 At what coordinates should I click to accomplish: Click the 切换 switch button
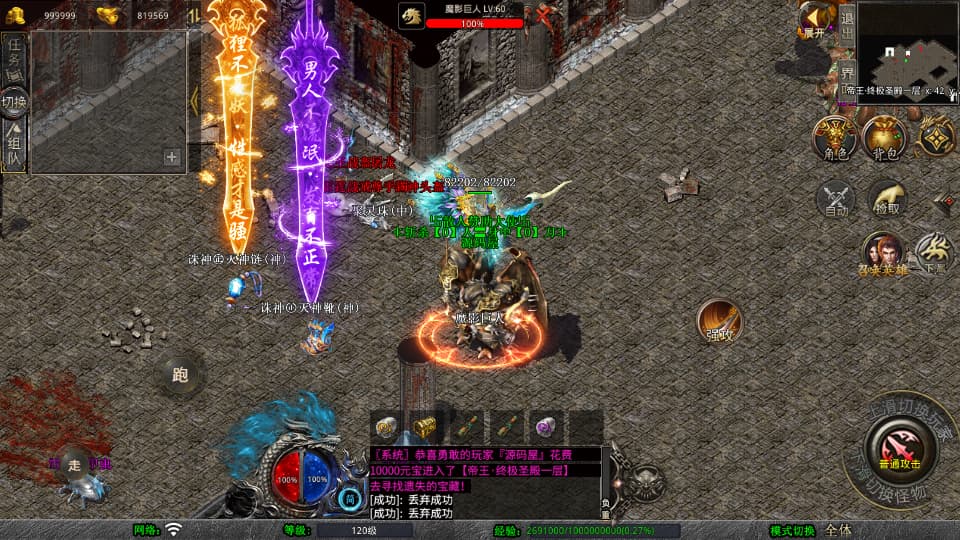pyautogui.click(x=14, y=101)
